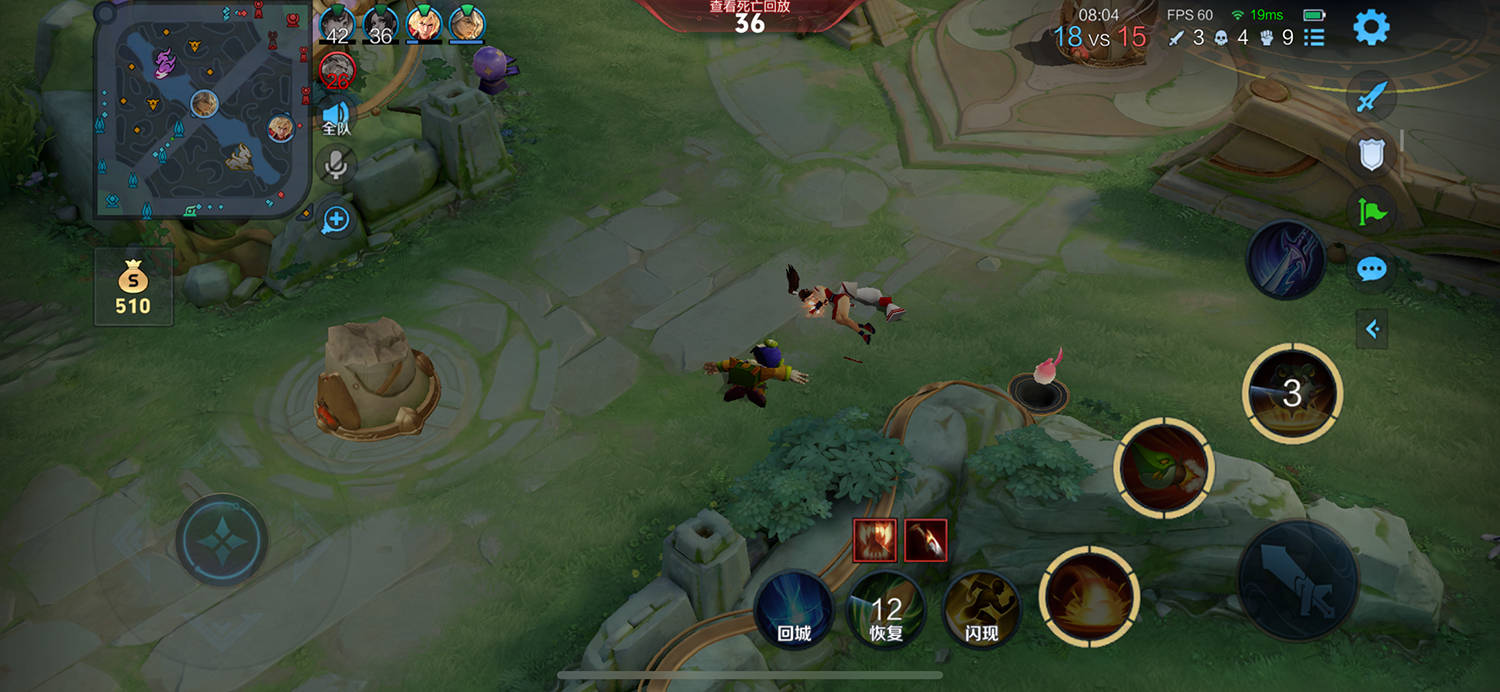Send the shield retreat signal
The height and width of the screenshot is (692, 1500).
1371,154
